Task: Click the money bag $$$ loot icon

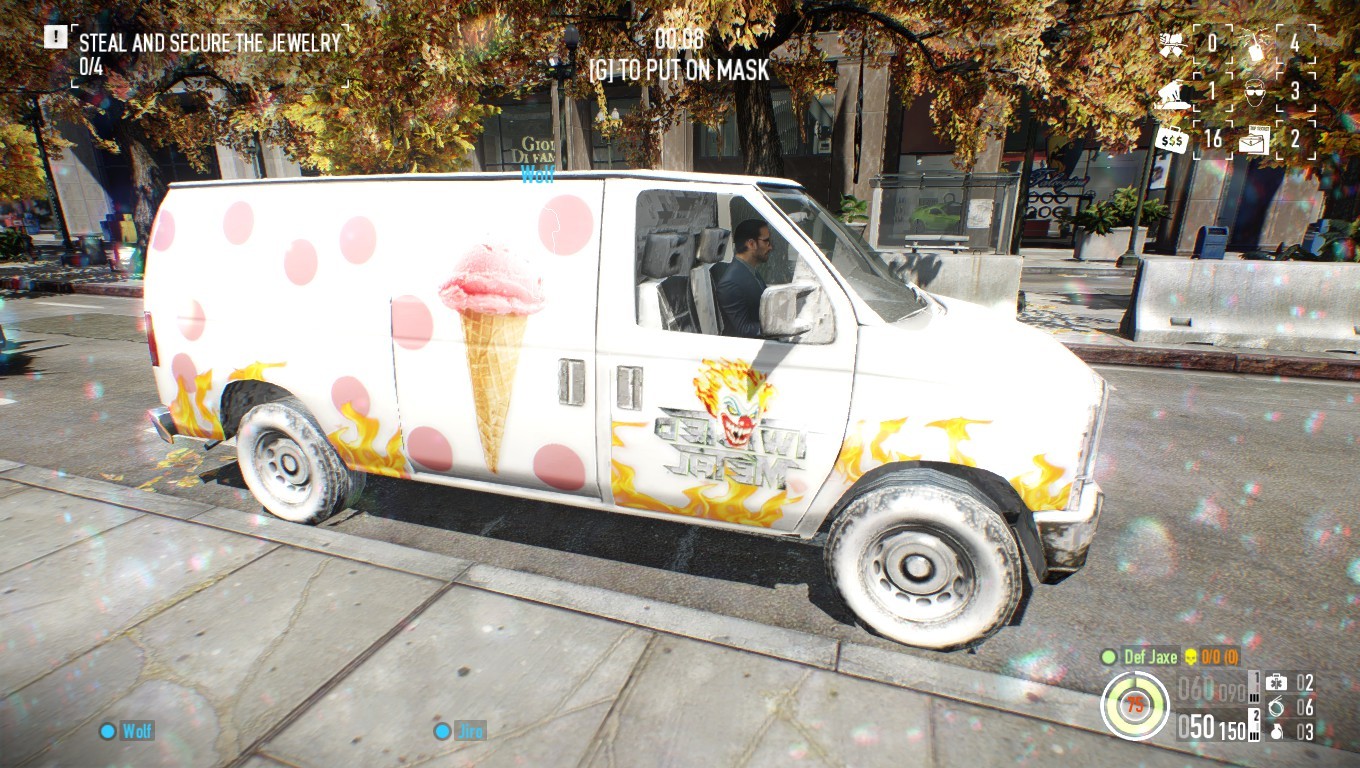Action: tap(1170, 141)
